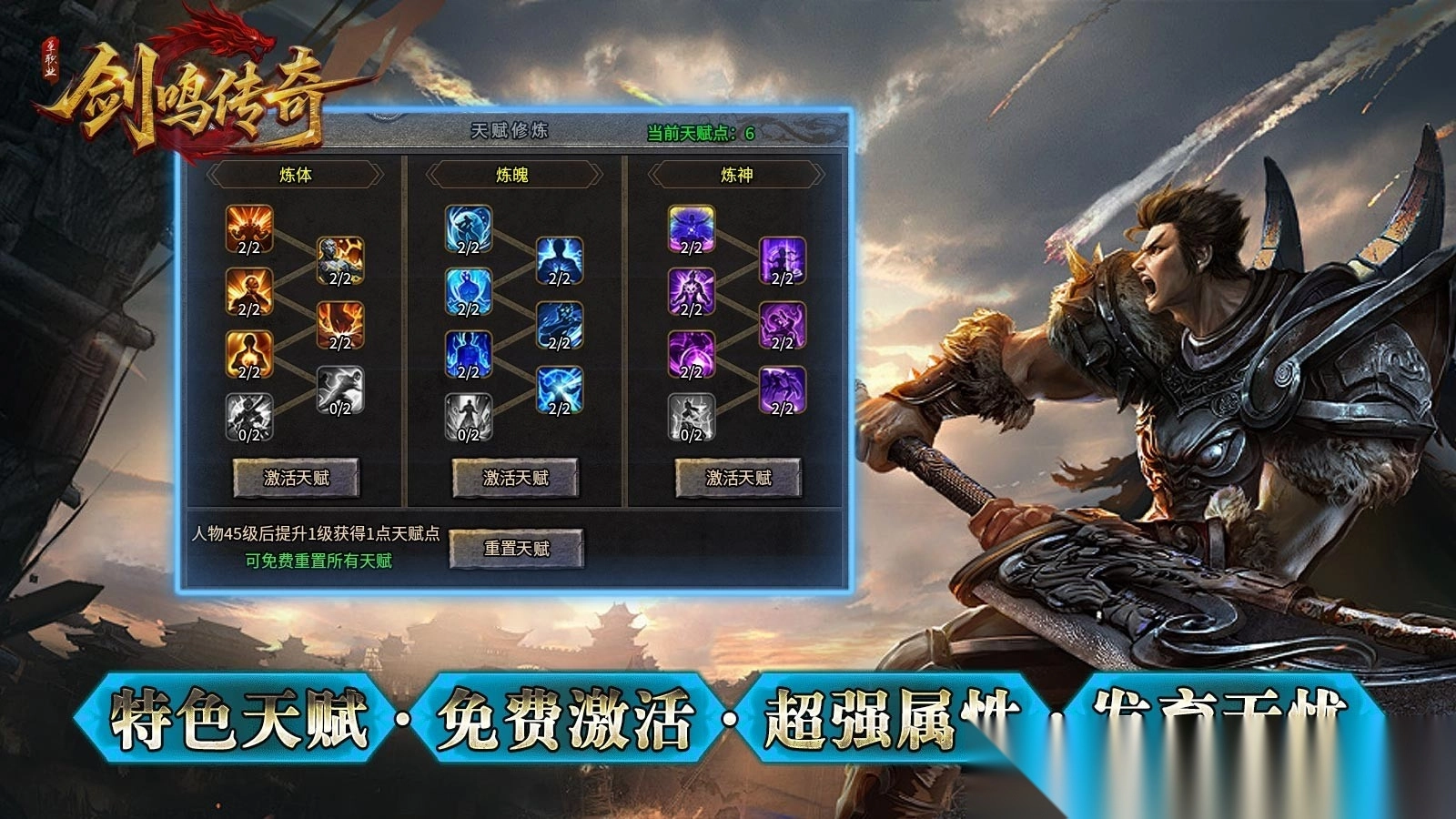Click 激活天赋 under the 炼体 tree
The height and width of the screenshot is (819, 1456).
coord(298,475)
